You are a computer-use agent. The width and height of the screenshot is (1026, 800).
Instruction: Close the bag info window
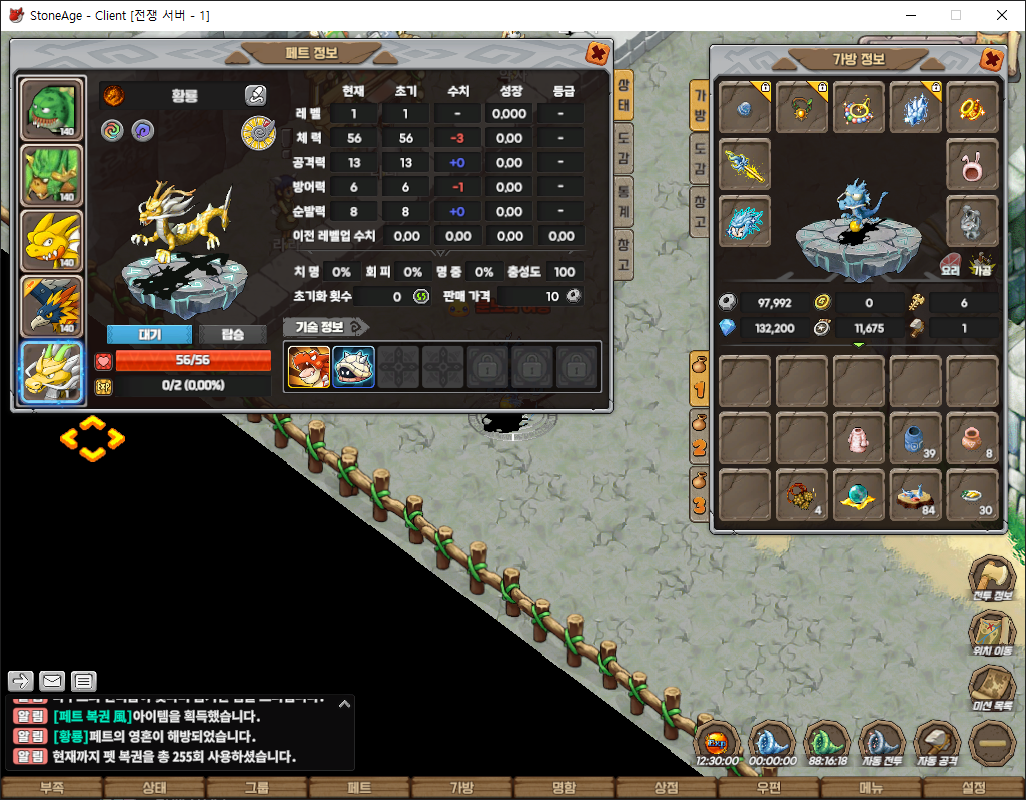point(992,60)
